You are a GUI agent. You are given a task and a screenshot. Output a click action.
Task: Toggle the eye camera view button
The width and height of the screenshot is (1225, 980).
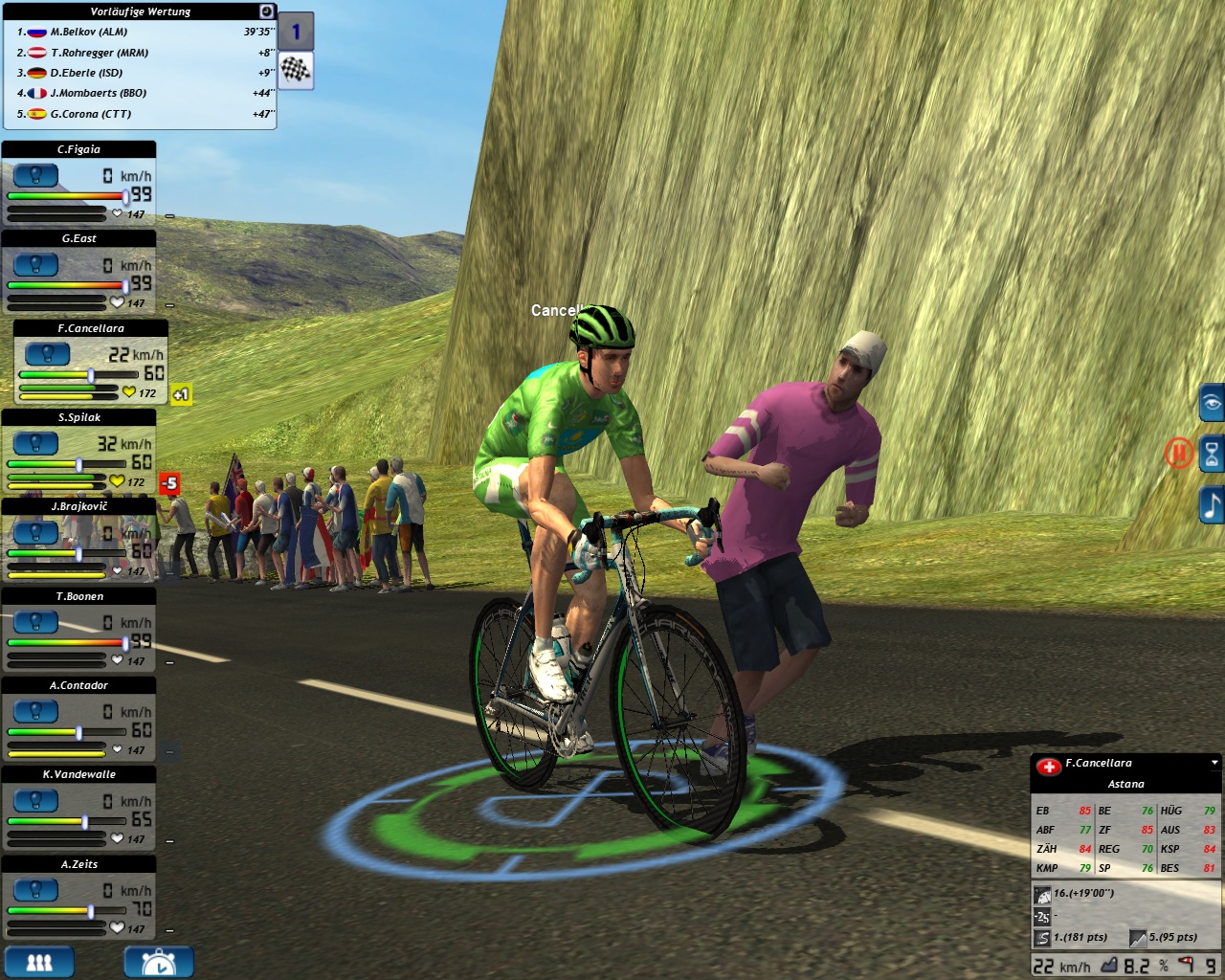1212,403
